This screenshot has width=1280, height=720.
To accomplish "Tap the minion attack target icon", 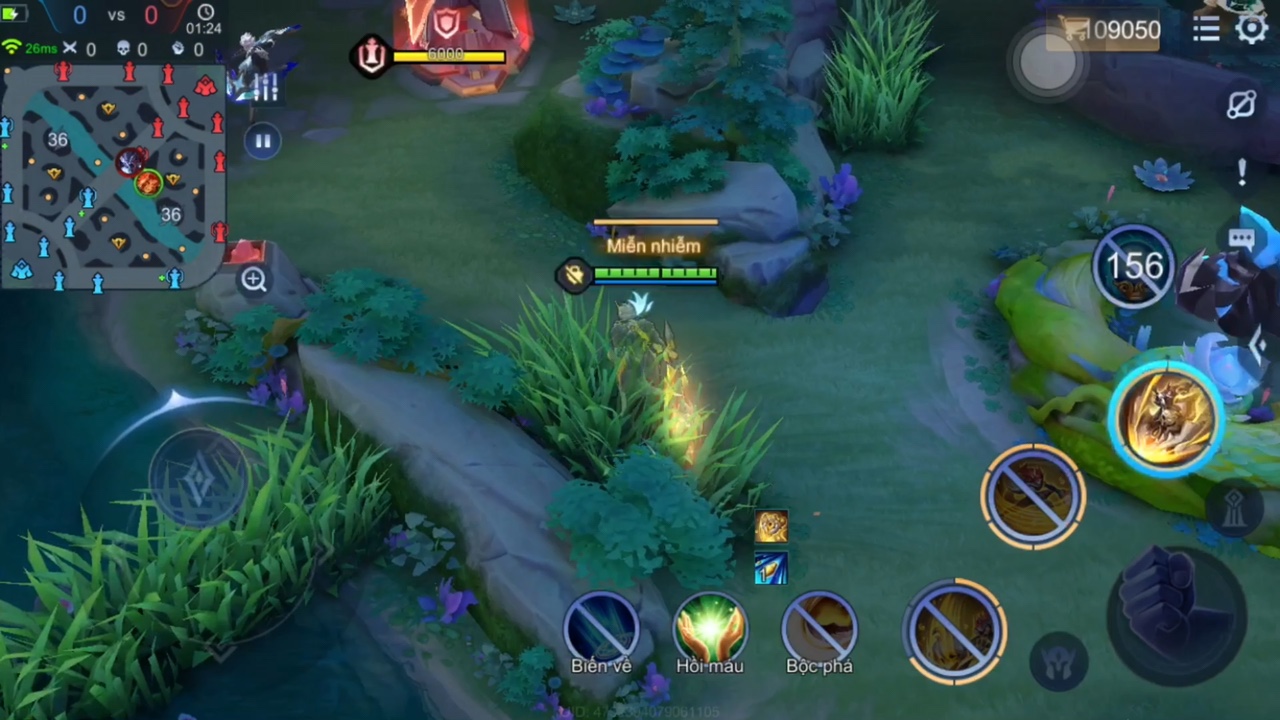I will [1058, 660].
